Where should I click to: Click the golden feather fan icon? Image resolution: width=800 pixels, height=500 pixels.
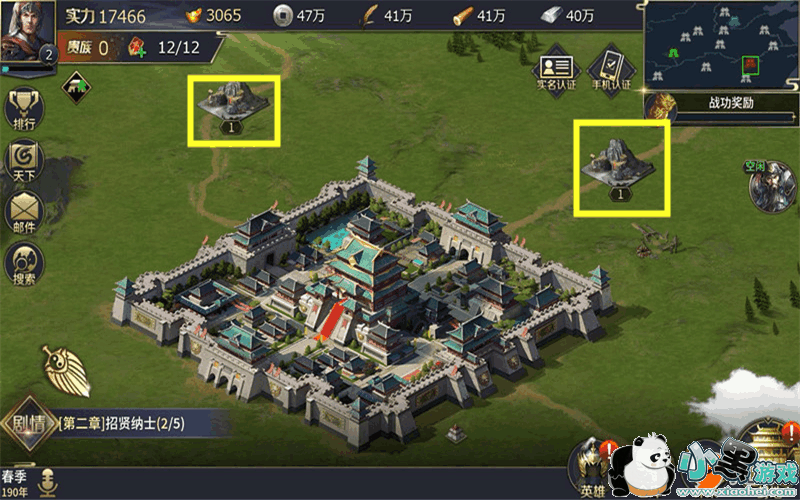pyautogui.click(x=66, y=371)
